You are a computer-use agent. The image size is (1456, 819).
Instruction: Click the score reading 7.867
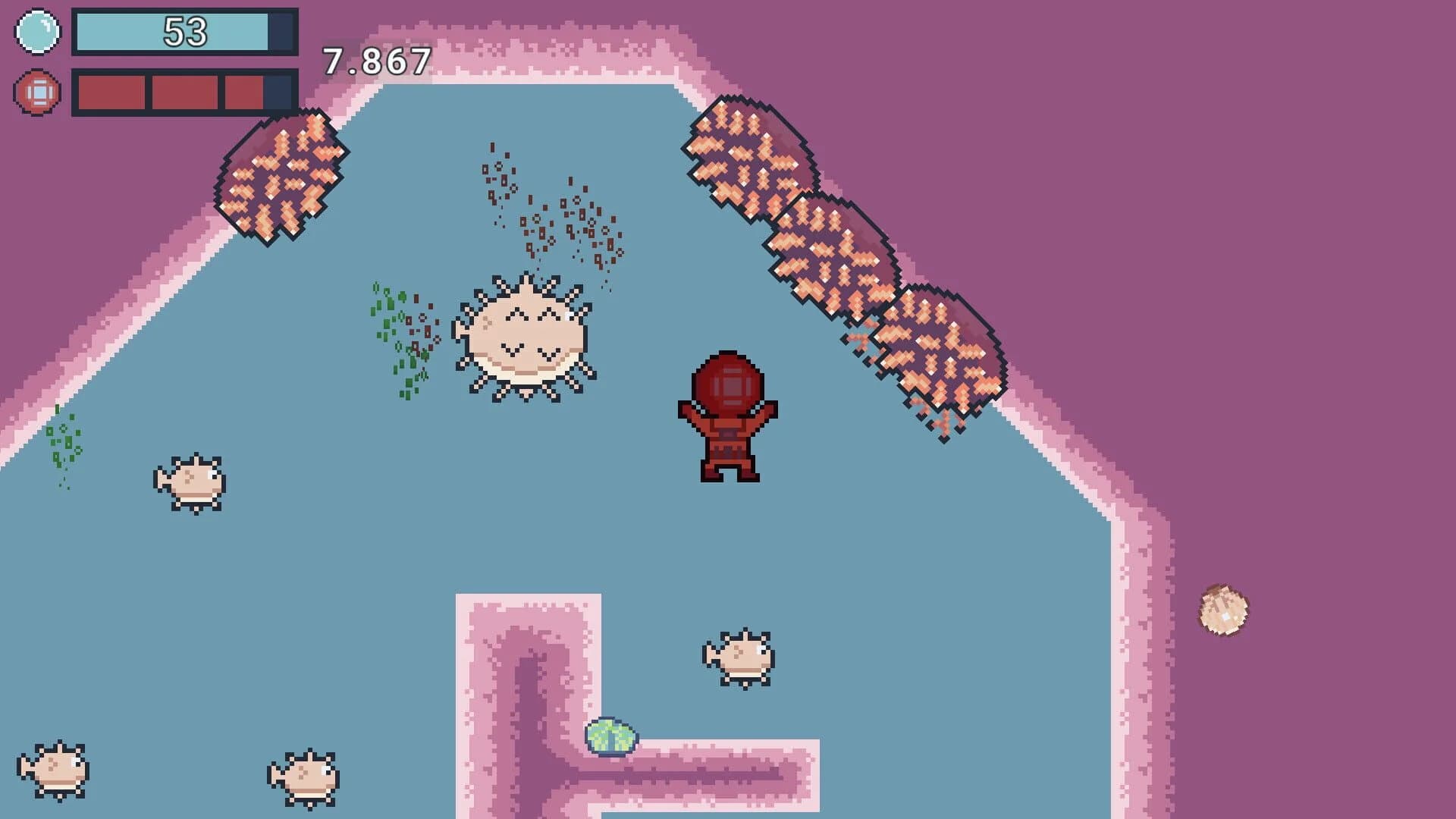[x=377, y=62]
